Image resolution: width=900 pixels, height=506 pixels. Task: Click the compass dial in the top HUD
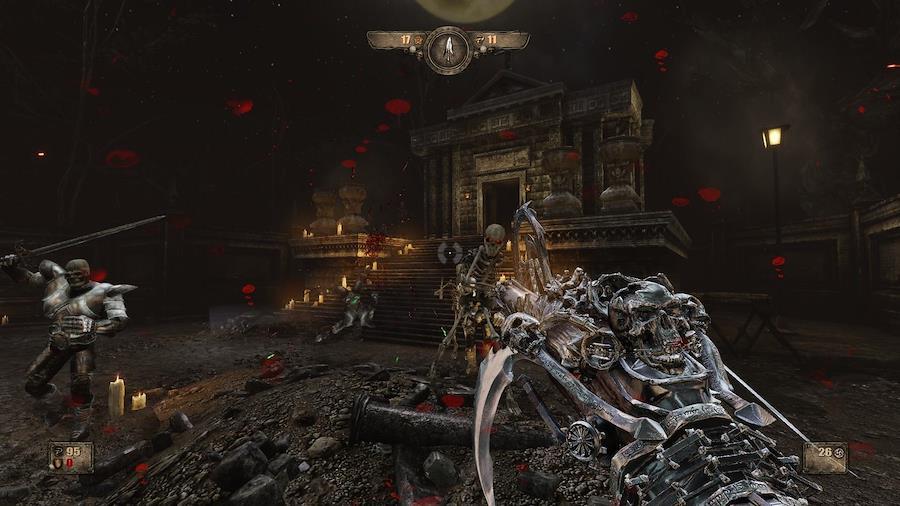tap(448, 47)
